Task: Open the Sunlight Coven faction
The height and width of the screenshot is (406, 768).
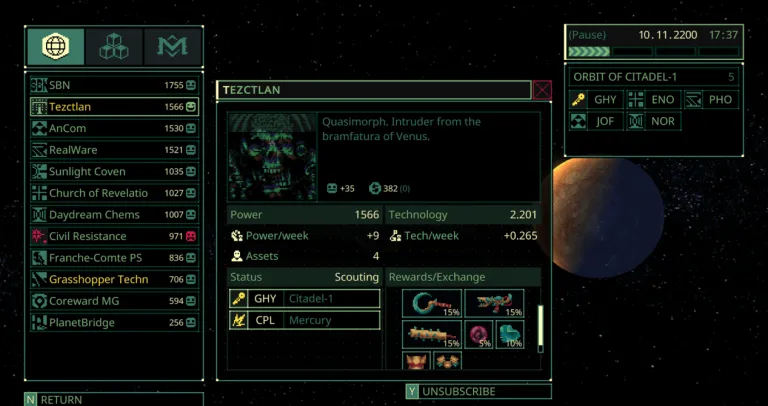Action: (x=114, y=172)
